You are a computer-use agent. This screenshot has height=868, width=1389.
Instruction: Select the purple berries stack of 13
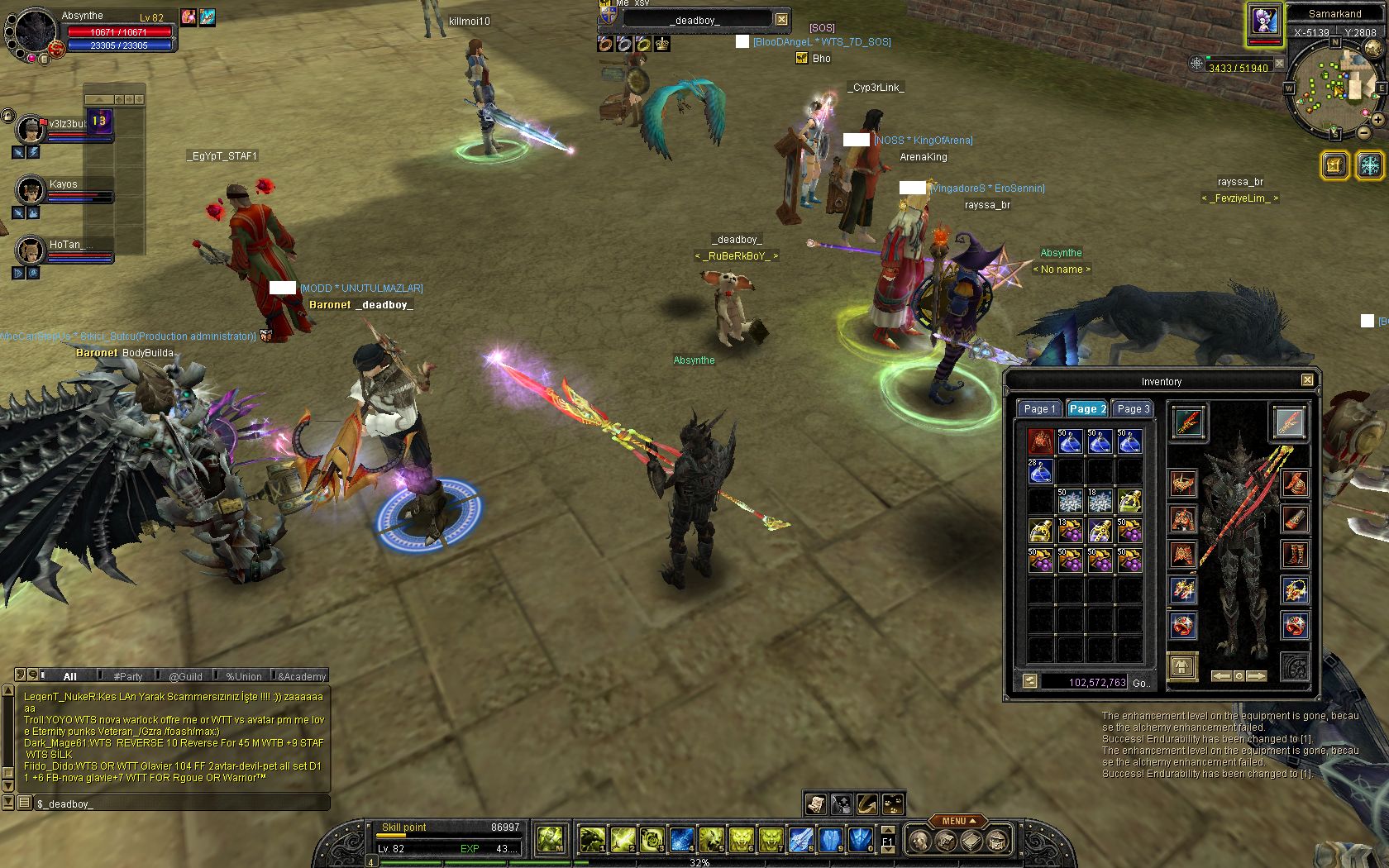coord(1070,531)
